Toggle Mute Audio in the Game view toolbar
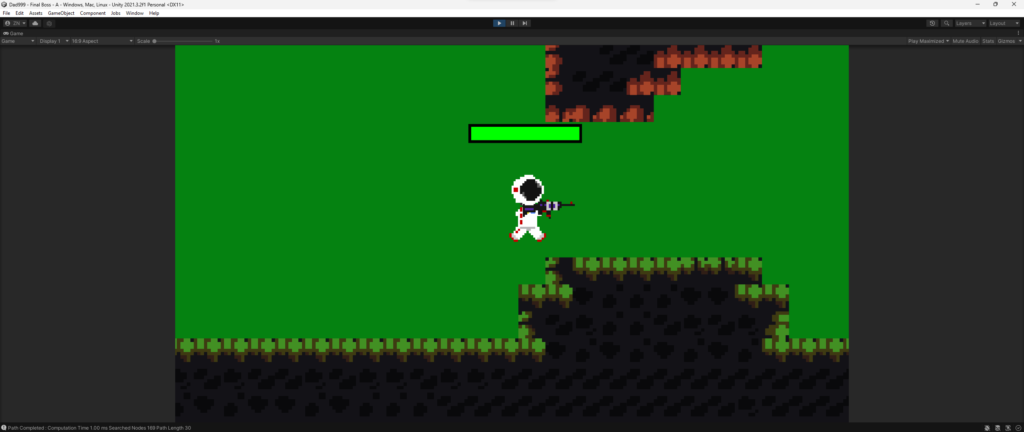This screenshot has height=432, width=1024. [965, 41]
